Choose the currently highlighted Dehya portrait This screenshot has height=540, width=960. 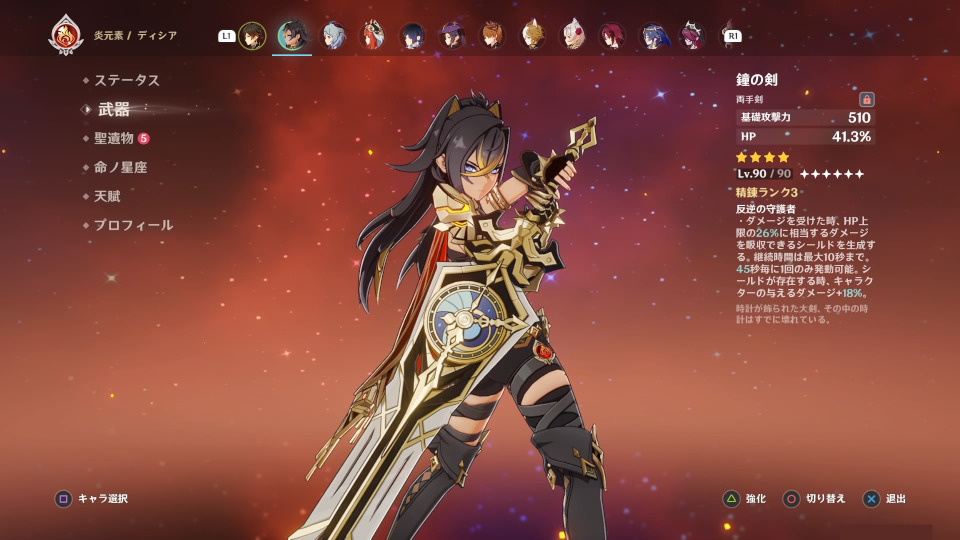(292, 36)
